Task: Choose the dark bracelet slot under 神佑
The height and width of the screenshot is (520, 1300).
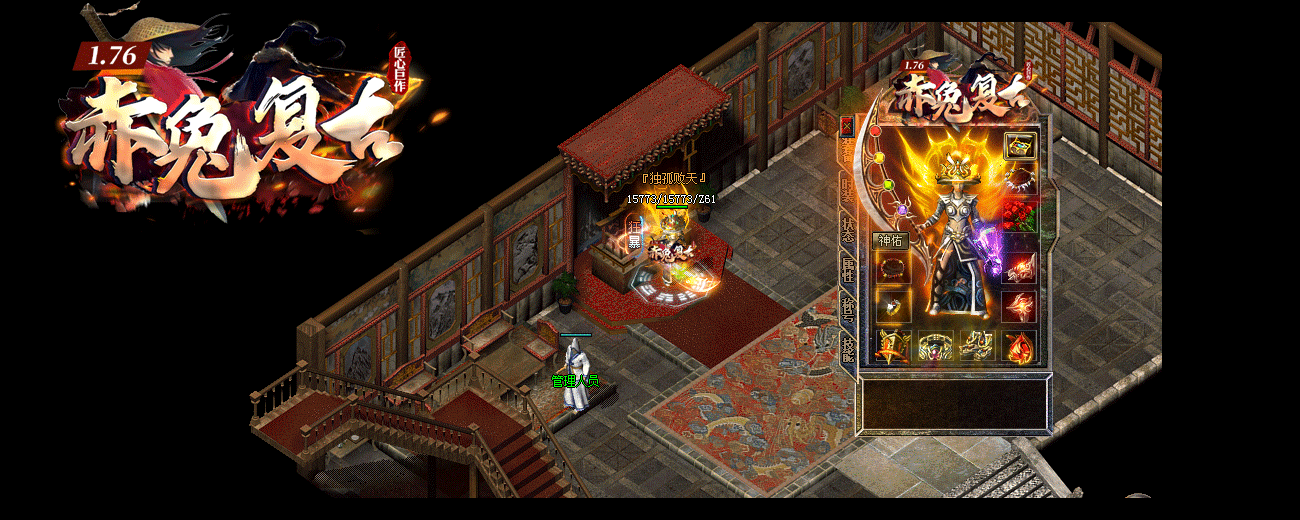Action: pyautogui.click(x=891, y=268)
